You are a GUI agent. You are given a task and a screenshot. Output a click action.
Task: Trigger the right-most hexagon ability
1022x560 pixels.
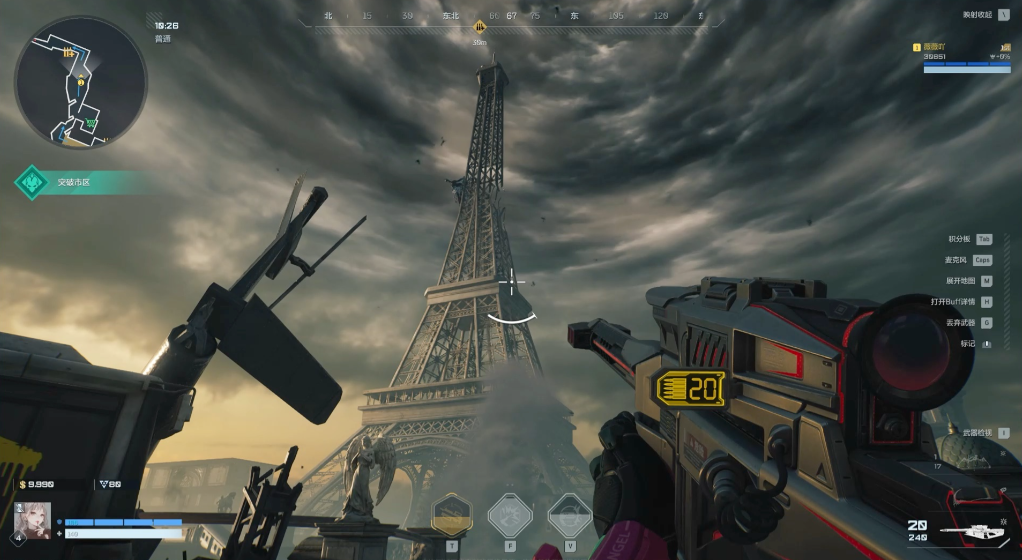pos(569,517)
